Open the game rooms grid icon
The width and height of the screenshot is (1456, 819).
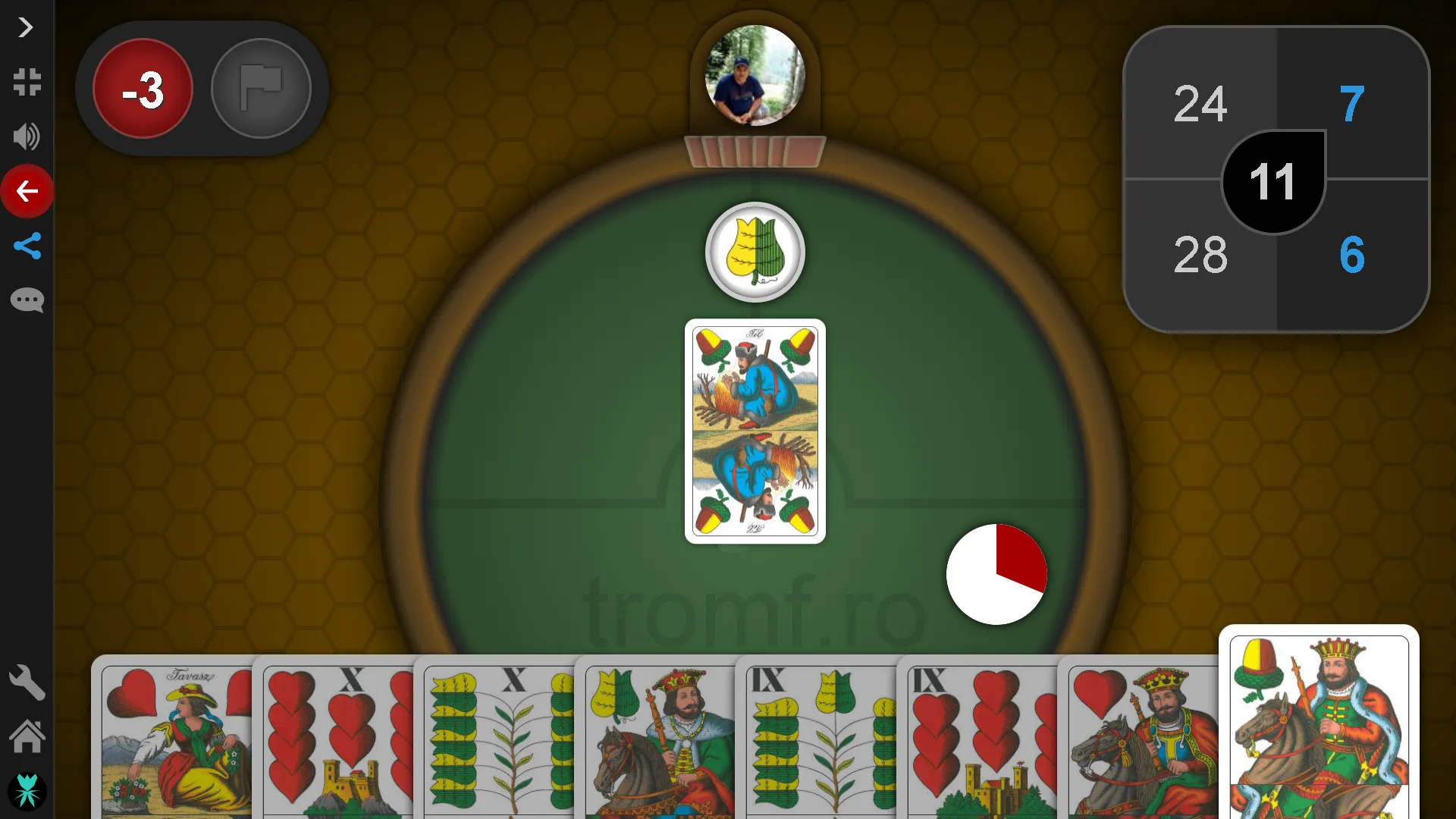[x=27, y=83]
